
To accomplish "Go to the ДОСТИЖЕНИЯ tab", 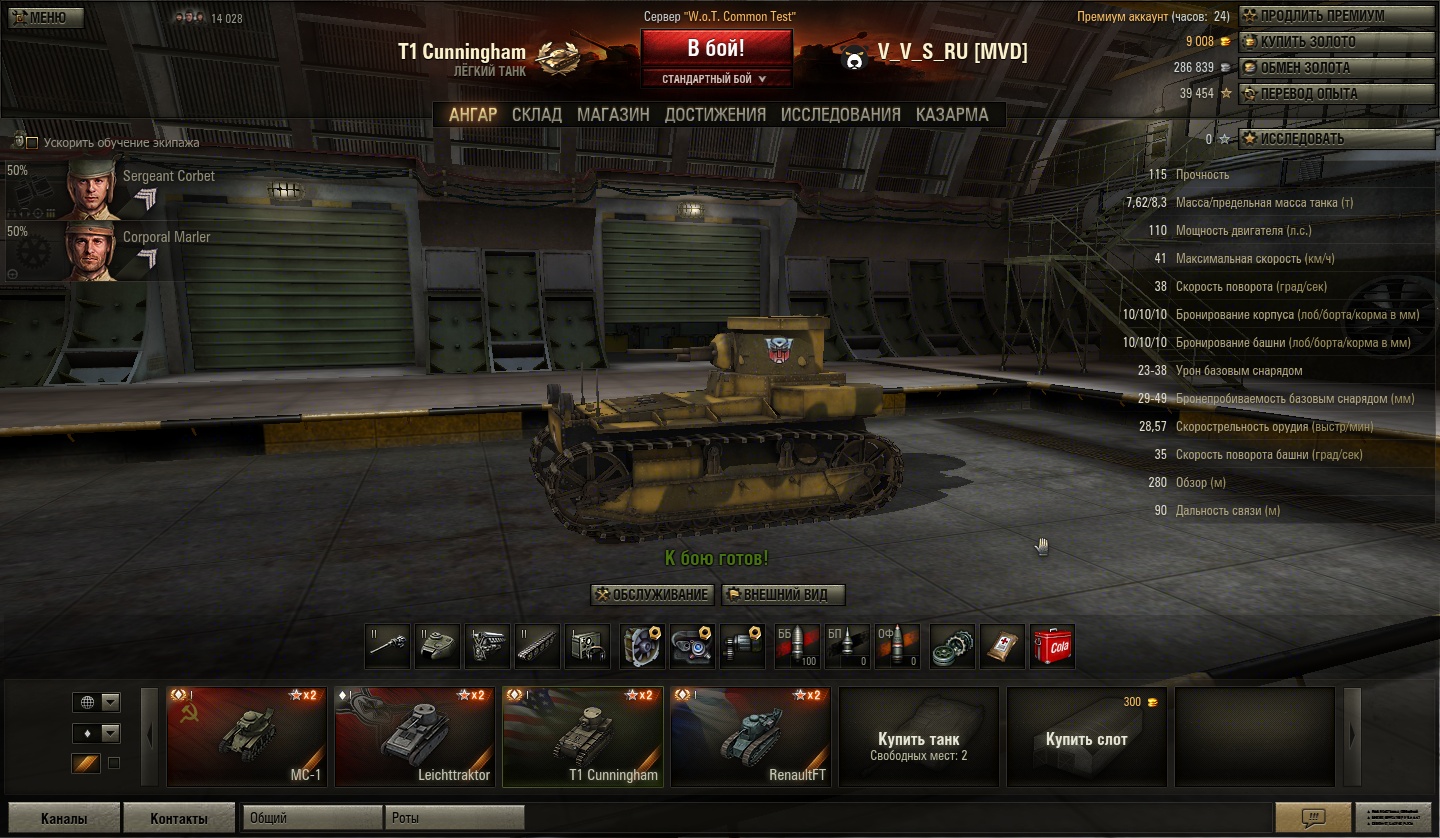I will pos(715,115).
